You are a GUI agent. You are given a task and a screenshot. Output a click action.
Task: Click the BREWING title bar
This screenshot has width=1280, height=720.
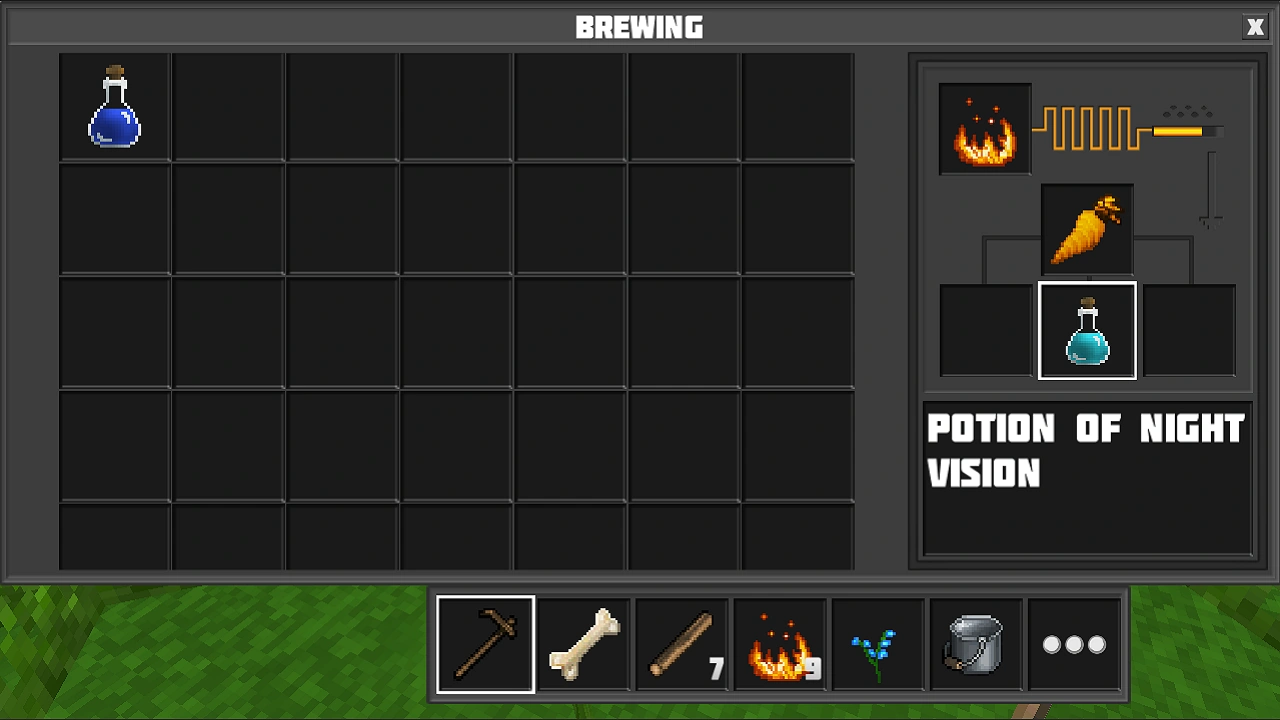640,27
